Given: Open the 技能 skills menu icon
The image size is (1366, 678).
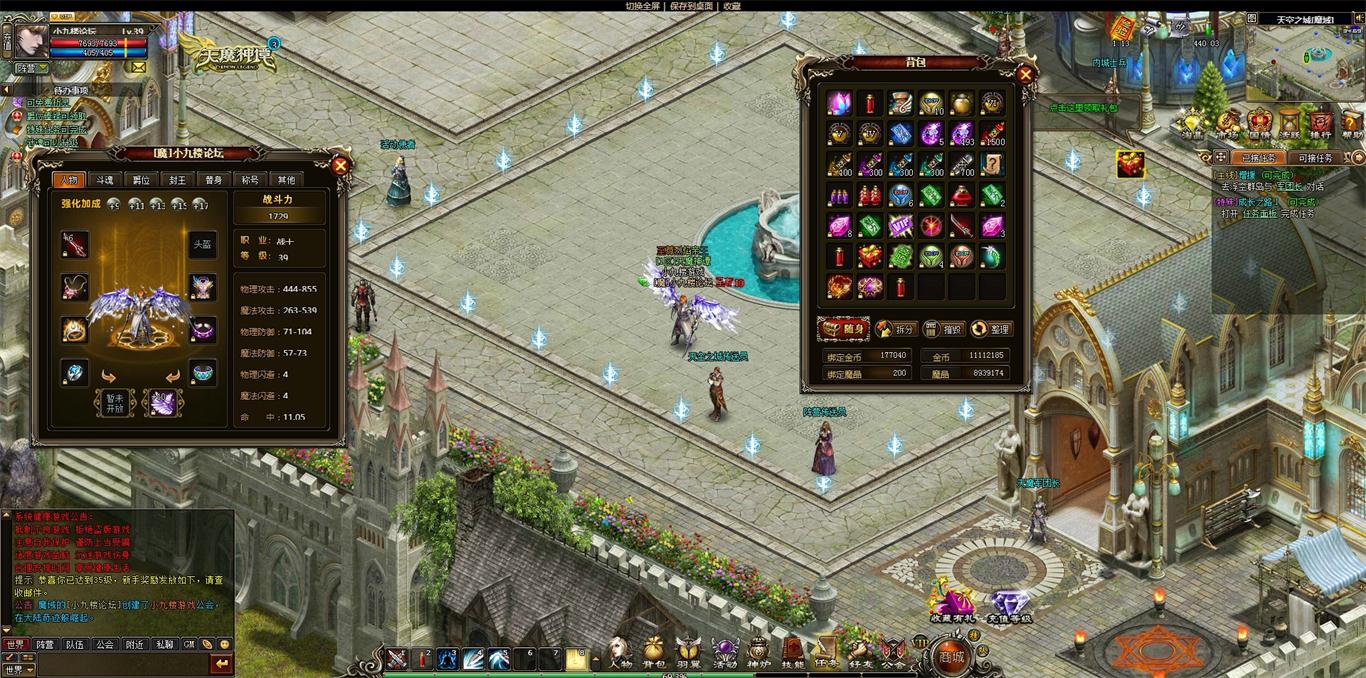Looking at the screenshot, I should 793,652.
